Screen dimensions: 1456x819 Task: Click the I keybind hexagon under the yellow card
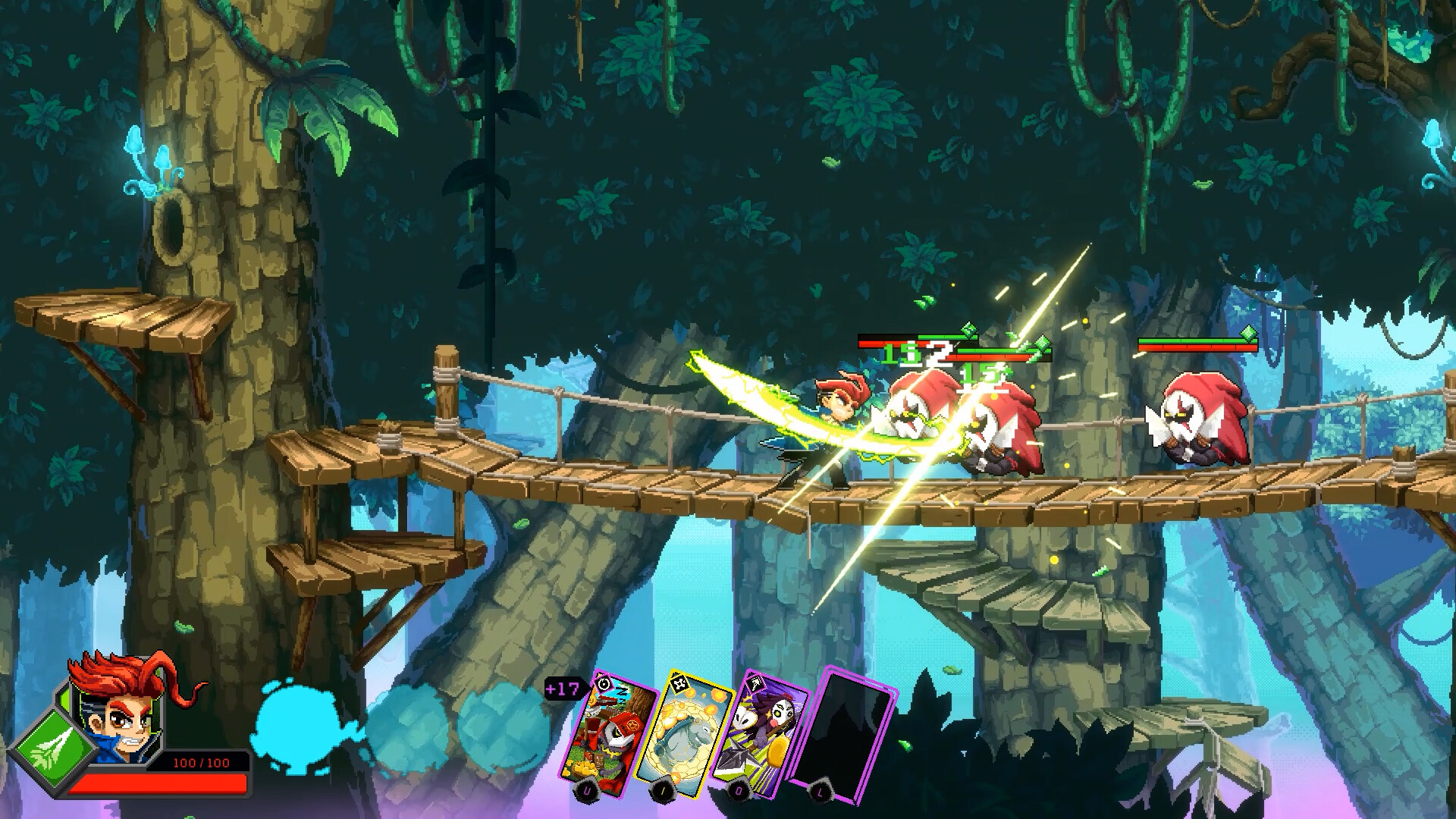click(x=663, y=790)
